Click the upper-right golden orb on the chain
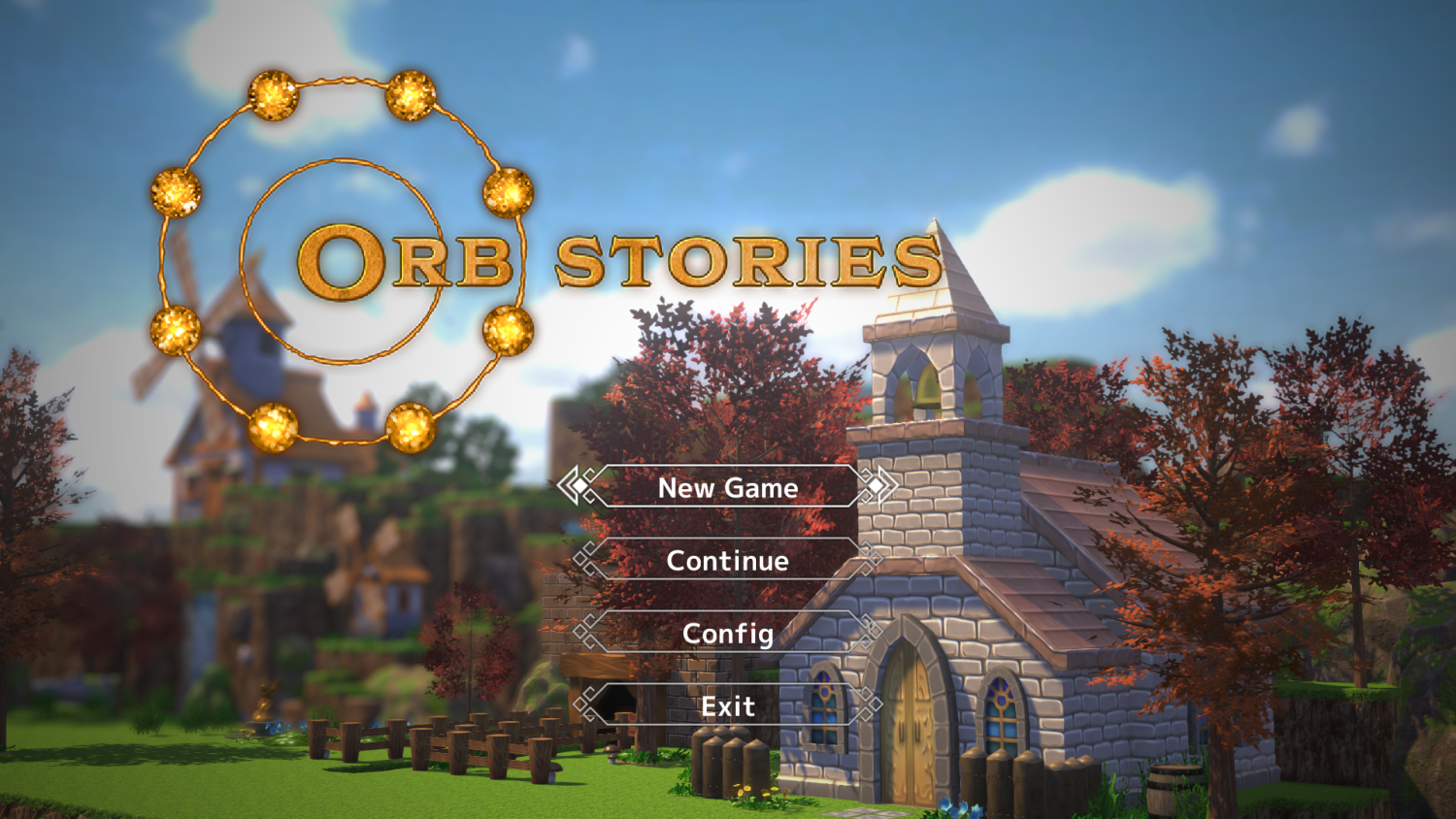 [x=410, y=95]
